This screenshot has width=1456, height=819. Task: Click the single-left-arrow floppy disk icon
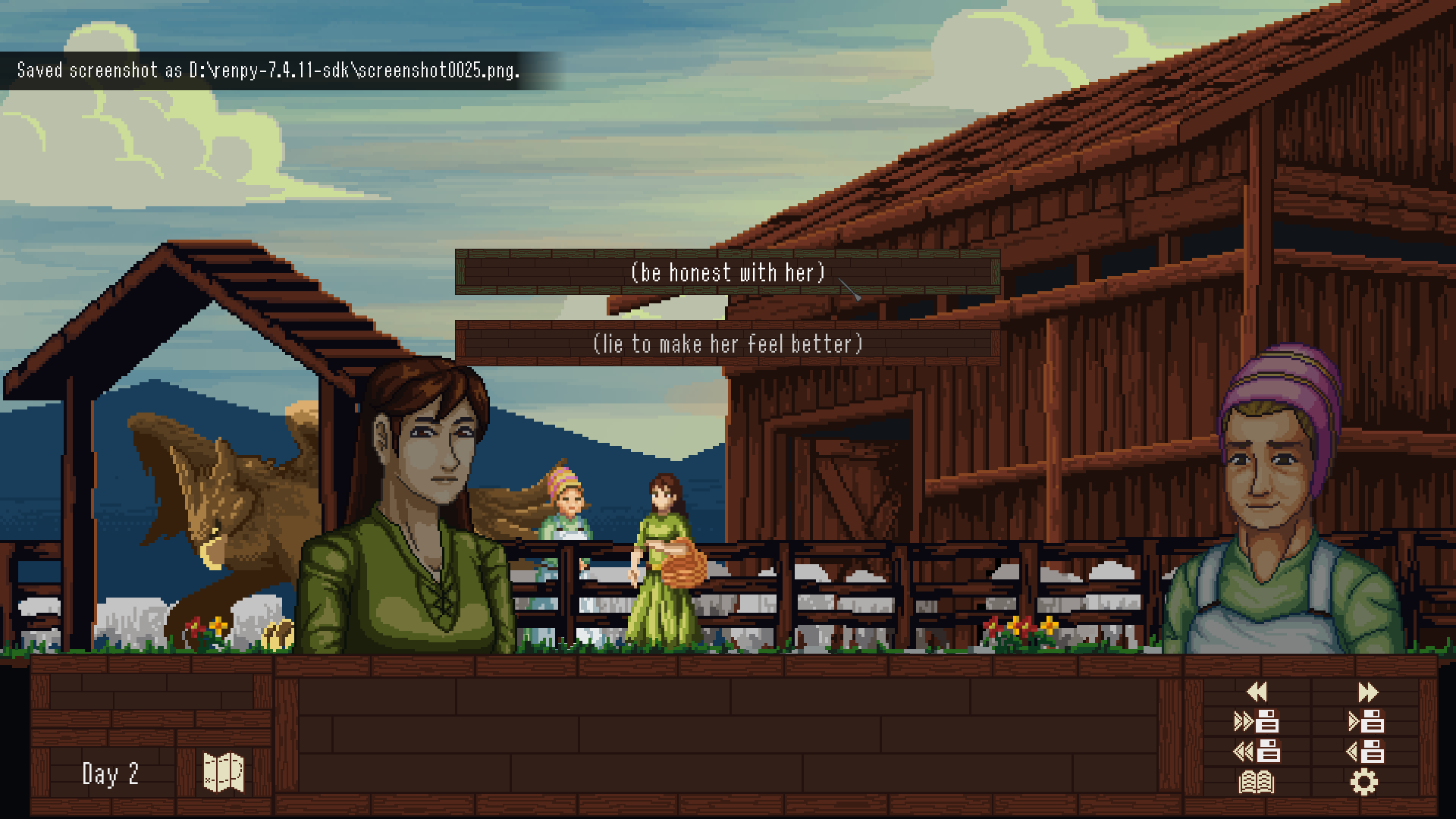pos(1366,752)
